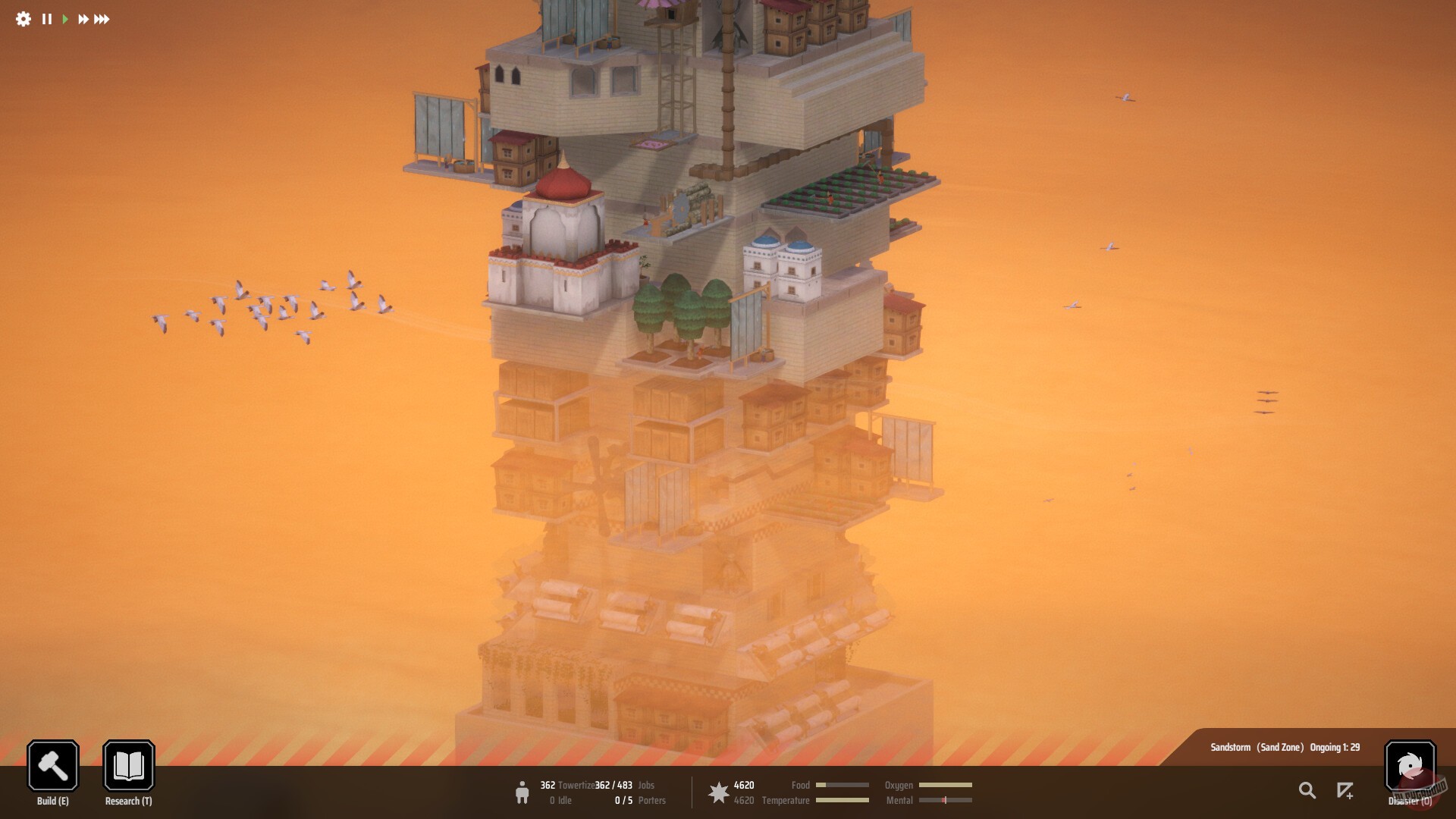Click the Food level bar

tap(844, 786)
